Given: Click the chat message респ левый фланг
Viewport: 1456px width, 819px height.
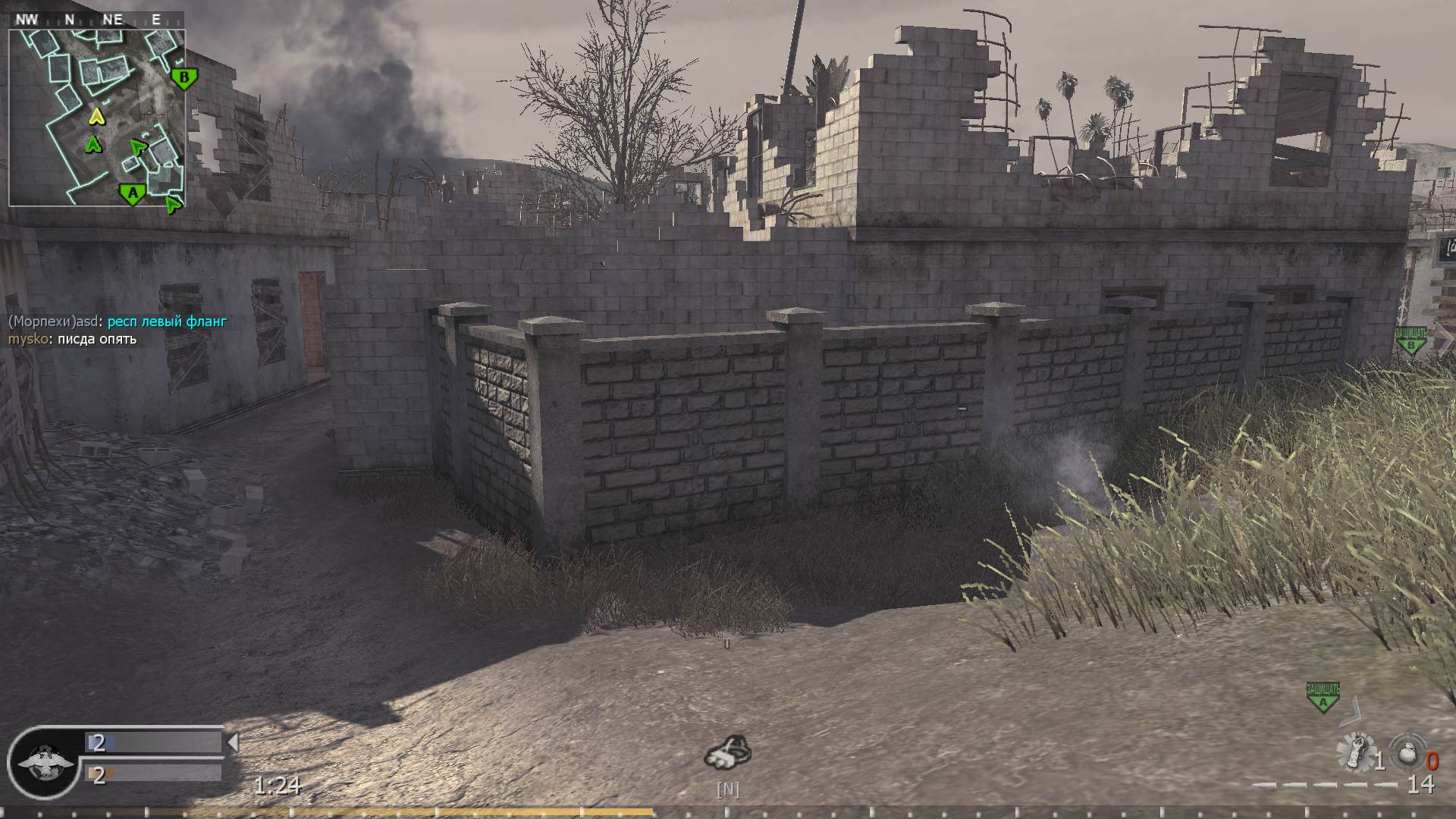Looking at the screenshot, I should coord(167,322).
